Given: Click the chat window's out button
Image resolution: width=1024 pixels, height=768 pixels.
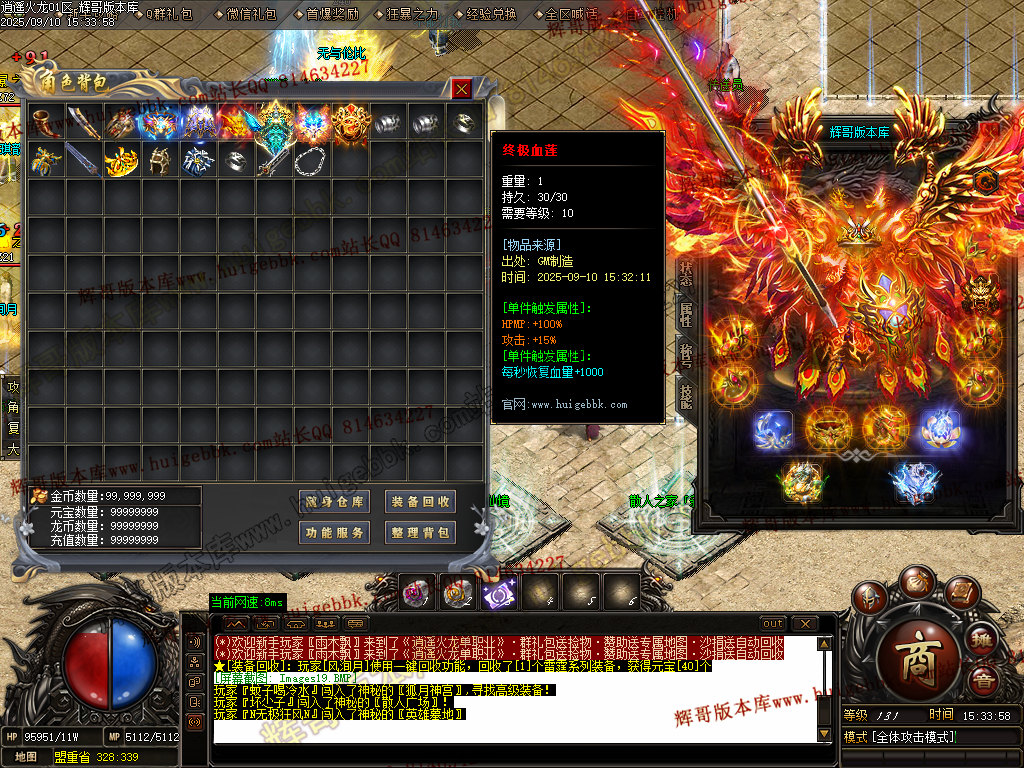Looking at the screenshot, I should coord(772,624).
